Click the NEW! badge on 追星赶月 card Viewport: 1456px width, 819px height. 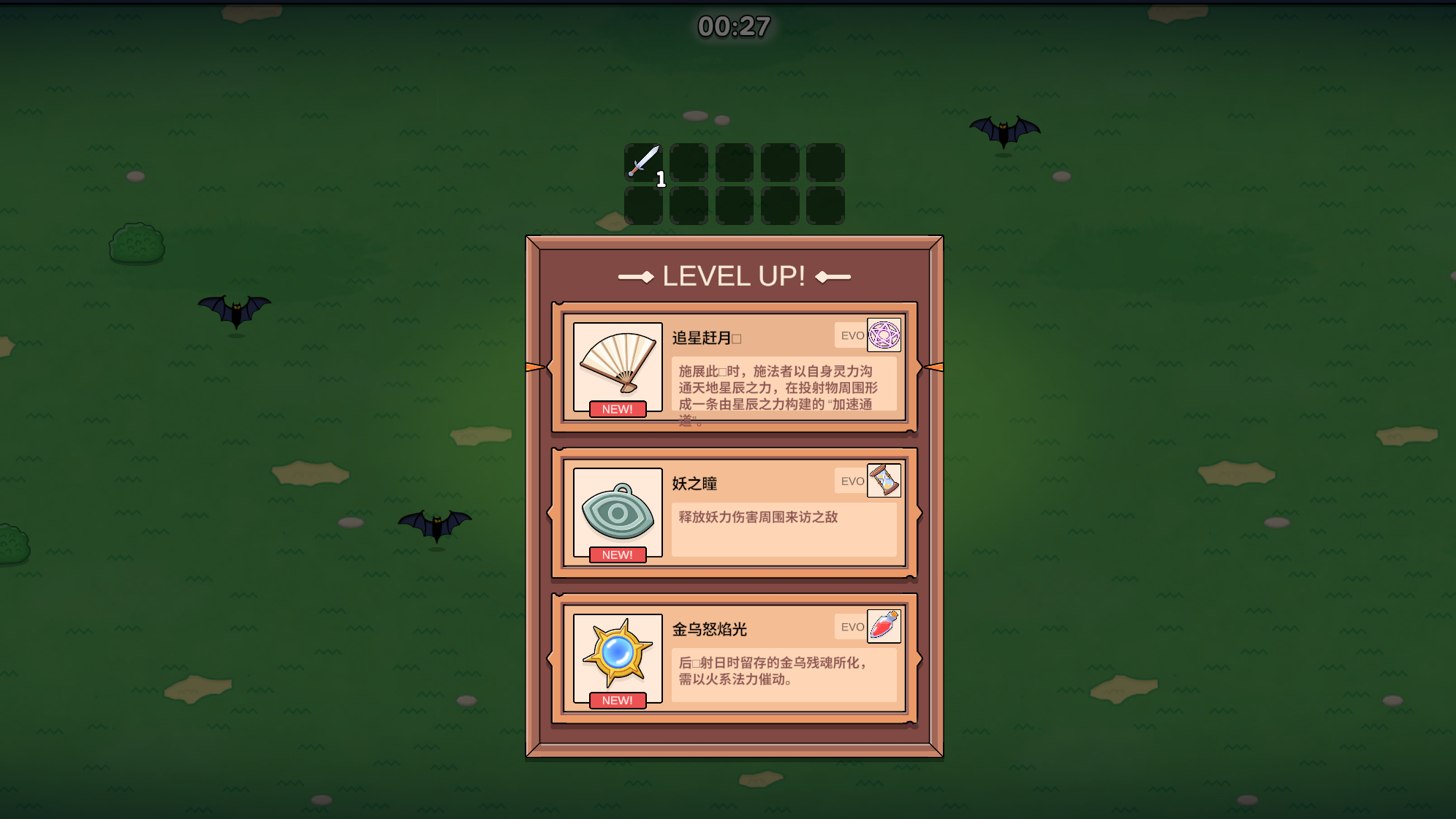tap(618, 410)
